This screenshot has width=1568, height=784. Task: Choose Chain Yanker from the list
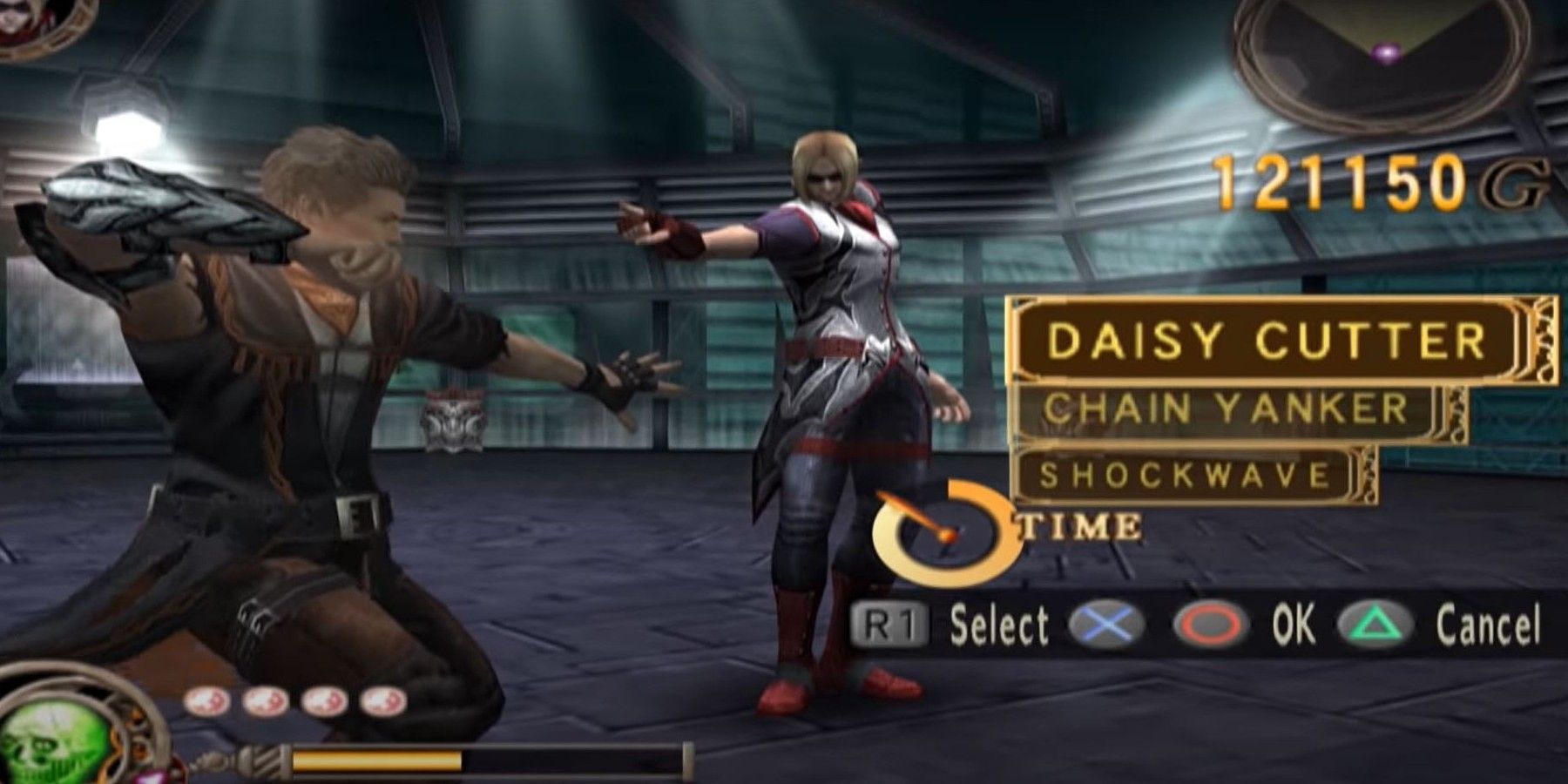(1226, 409)
